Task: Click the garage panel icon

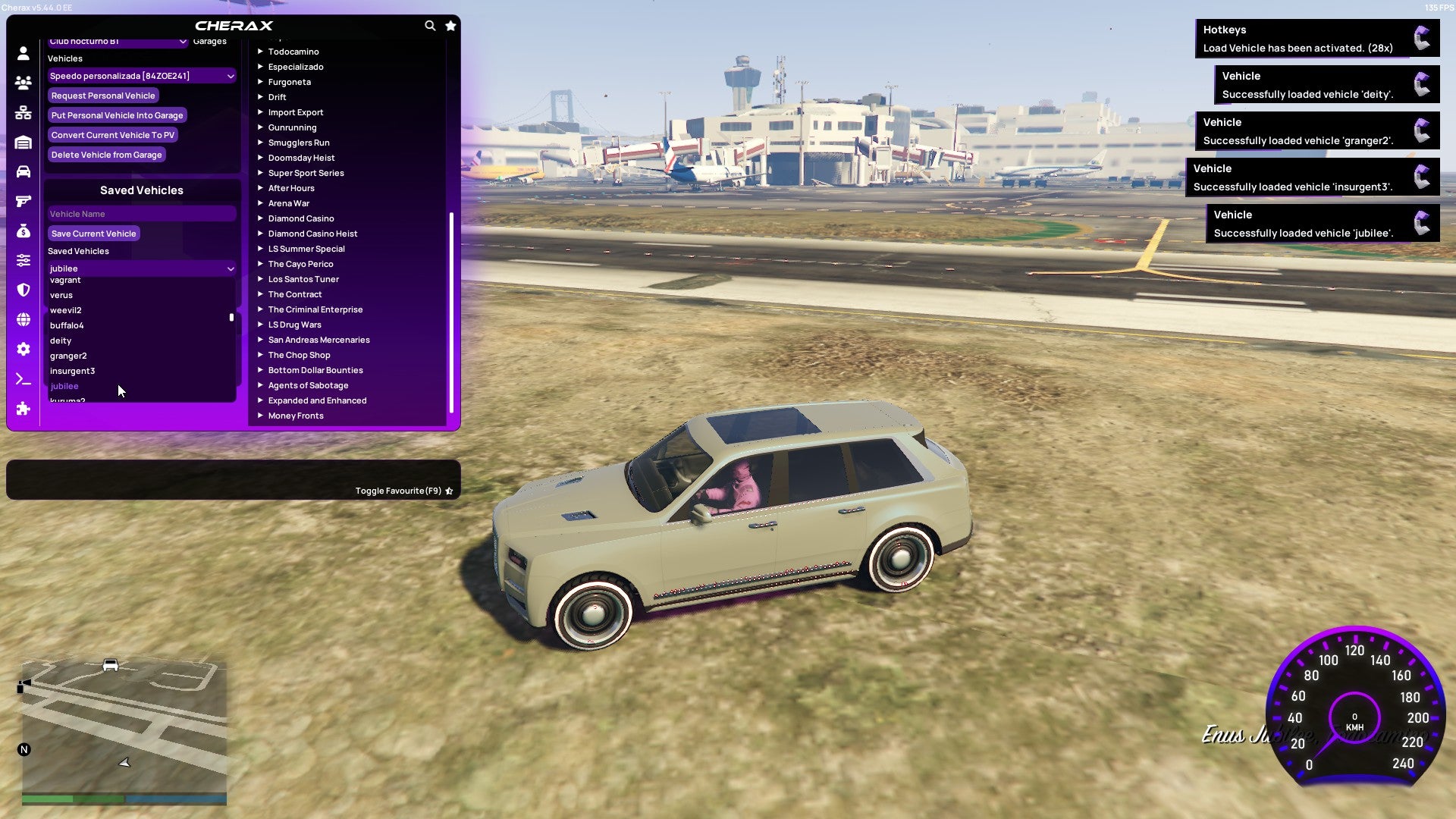Action: coord(23,141)
